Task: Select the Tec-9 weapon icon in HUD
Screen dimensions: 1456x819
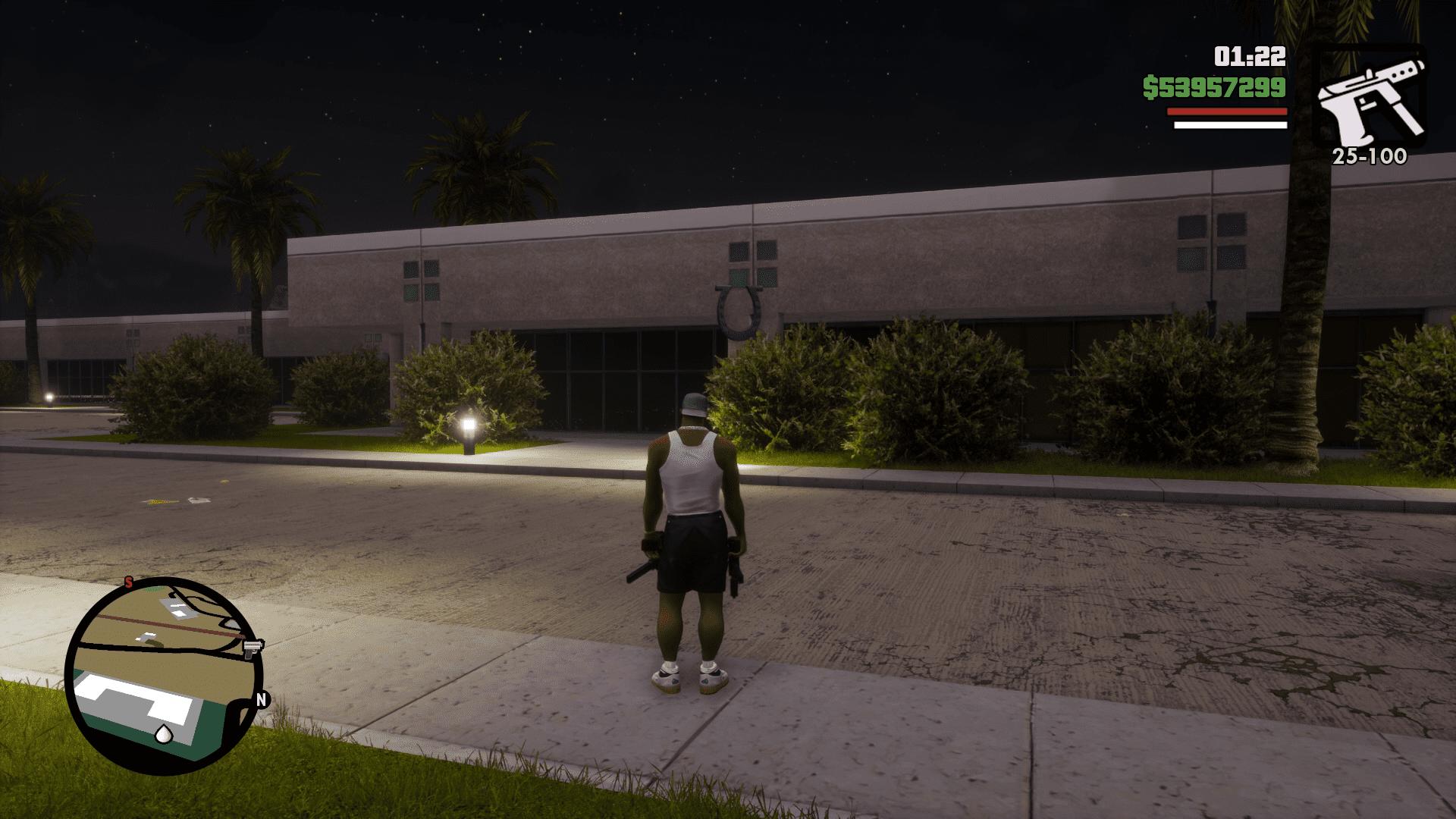Action: (x=1373, y=95)
